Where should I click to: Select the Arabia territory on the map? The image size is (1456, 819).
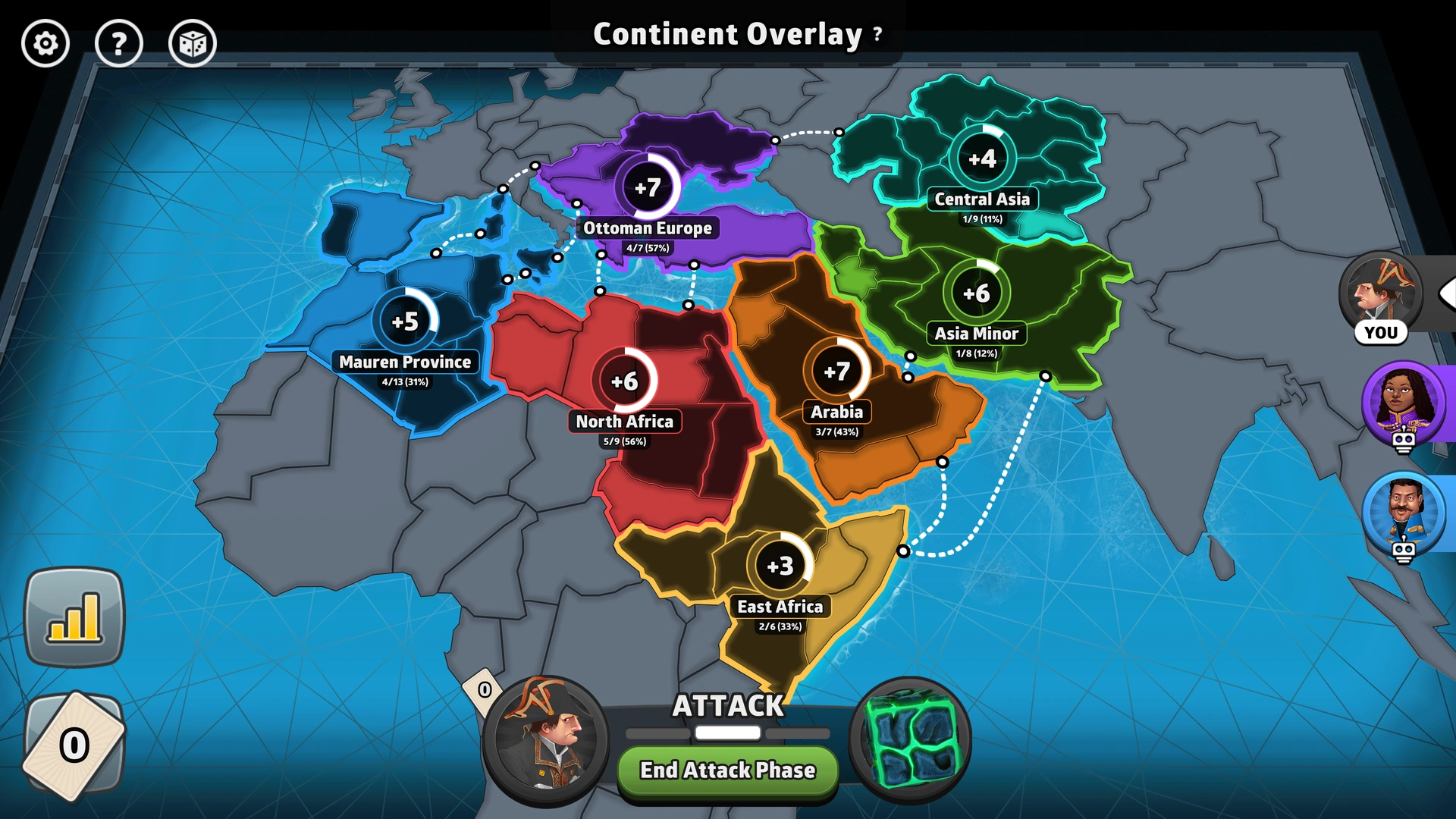(x=836, y=372)
